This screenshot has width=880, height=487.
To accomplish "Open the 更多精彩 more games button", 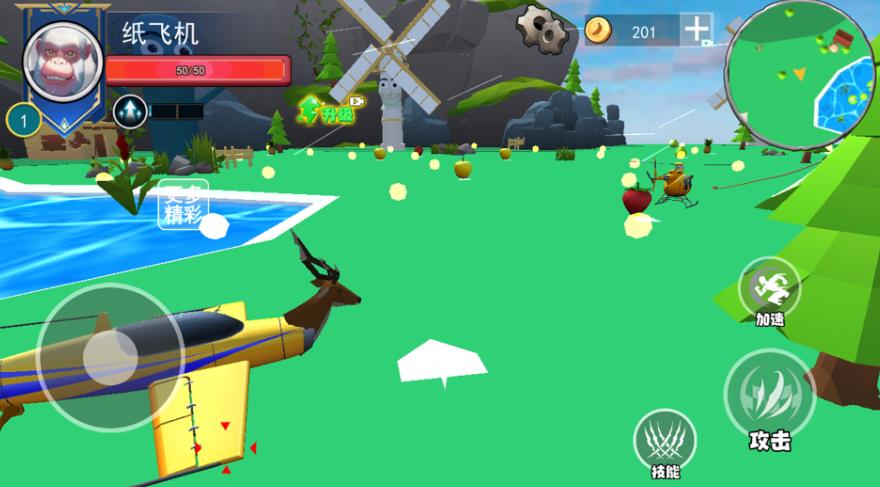I will tap(183, 205).
